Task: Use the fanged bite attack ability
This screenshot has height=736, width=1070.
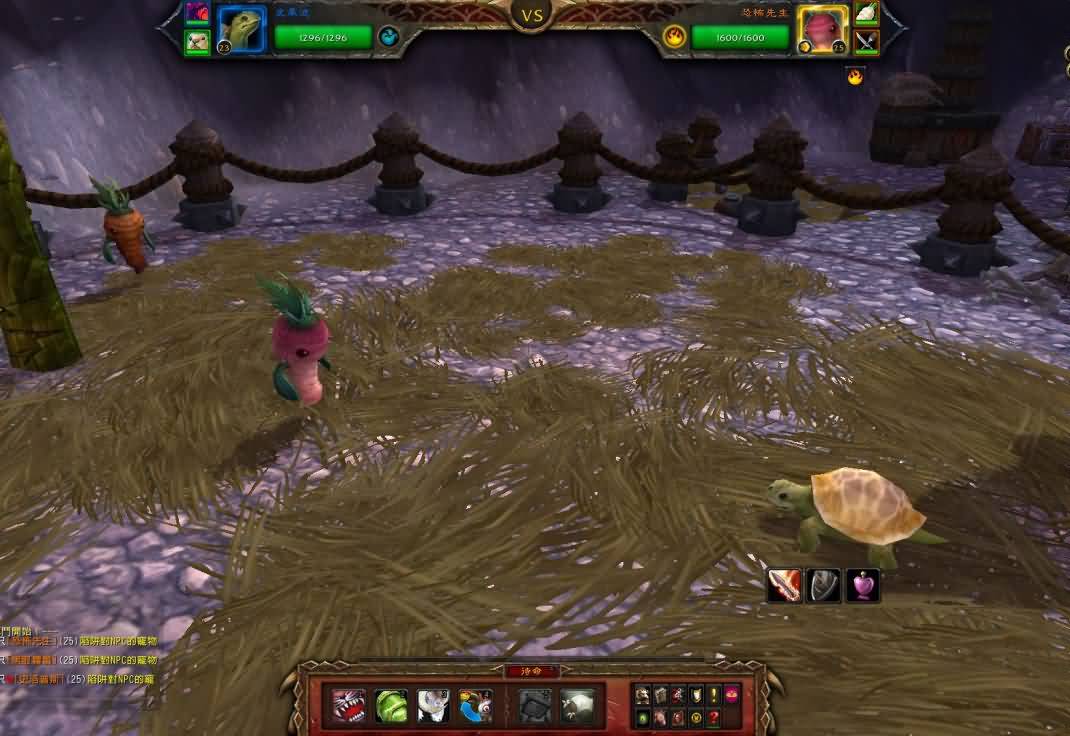Action: (349, 706)
